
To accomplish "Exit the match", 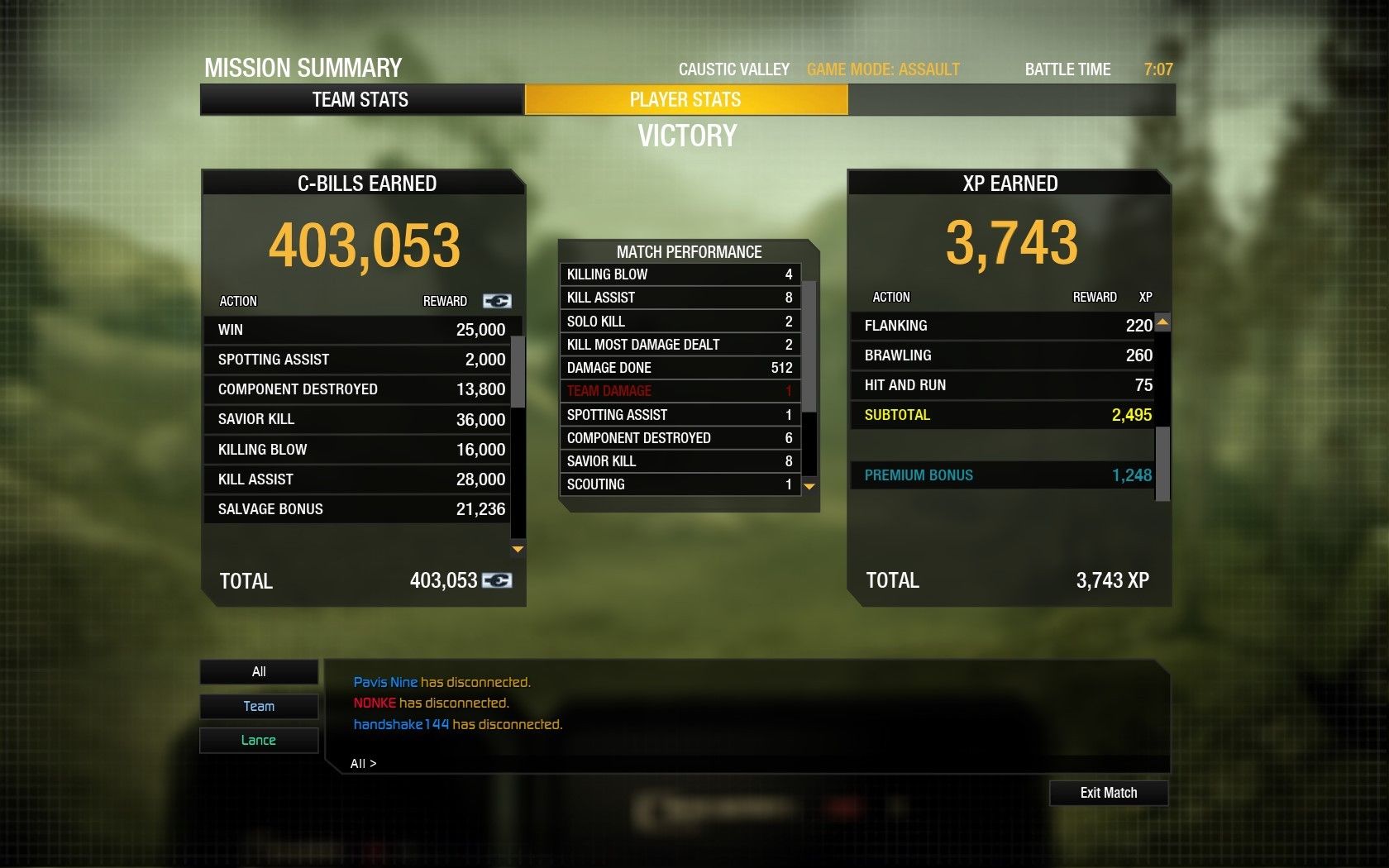I will pos(1108,793).
